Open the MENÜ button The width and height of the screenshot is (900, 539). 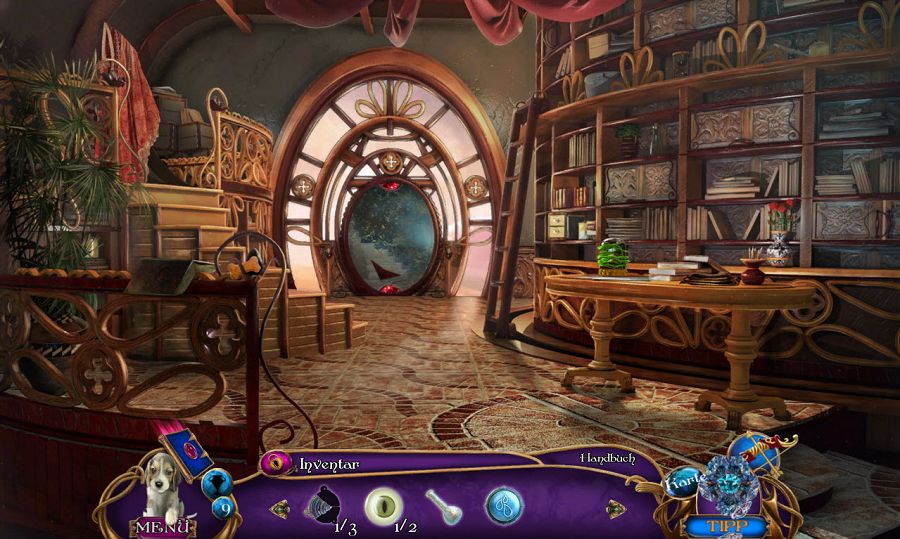coord(161,526)
